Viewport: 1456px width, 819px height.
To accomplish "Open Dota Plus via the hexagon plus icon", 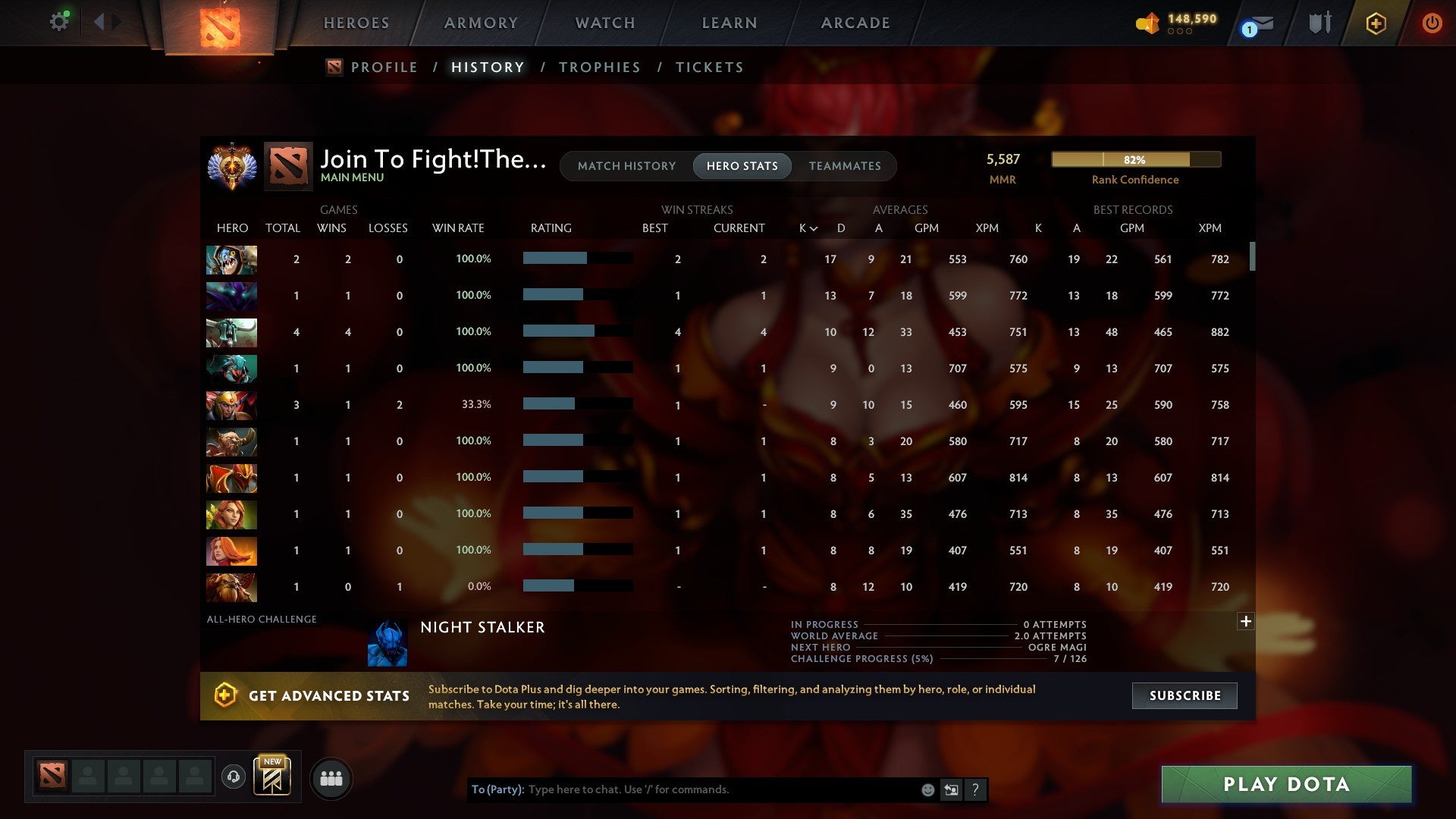I will coord(1376,24).
